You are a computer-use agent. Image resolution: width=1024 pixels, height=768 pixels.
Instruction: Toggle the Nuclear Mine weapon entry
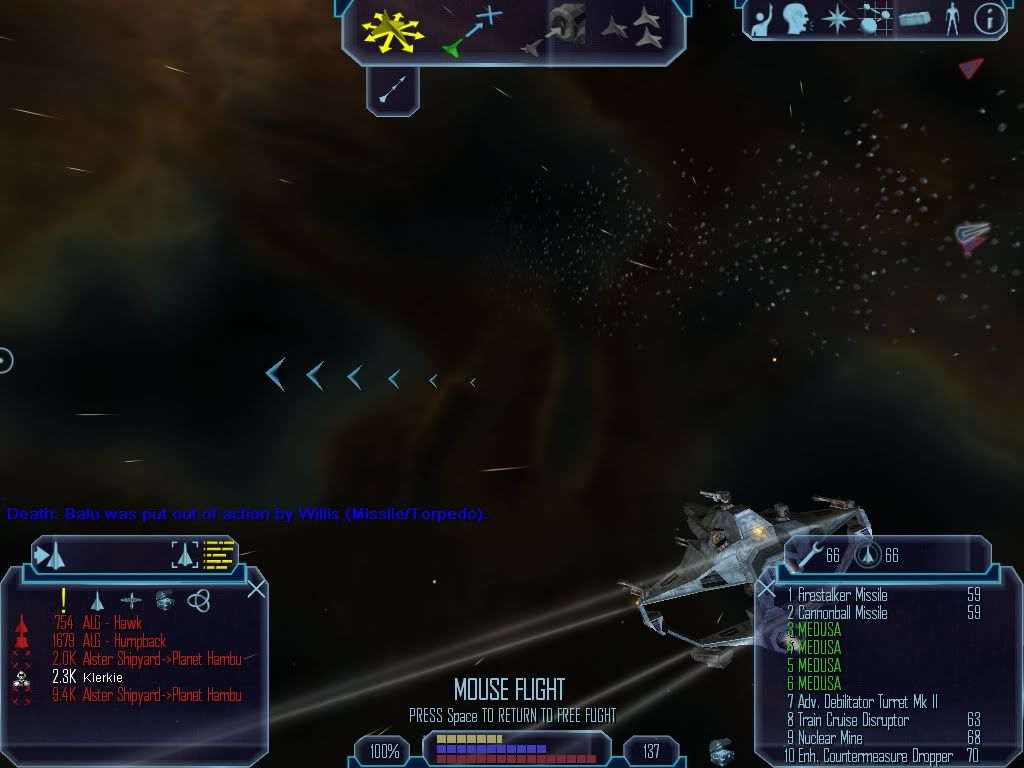(830, 738)
